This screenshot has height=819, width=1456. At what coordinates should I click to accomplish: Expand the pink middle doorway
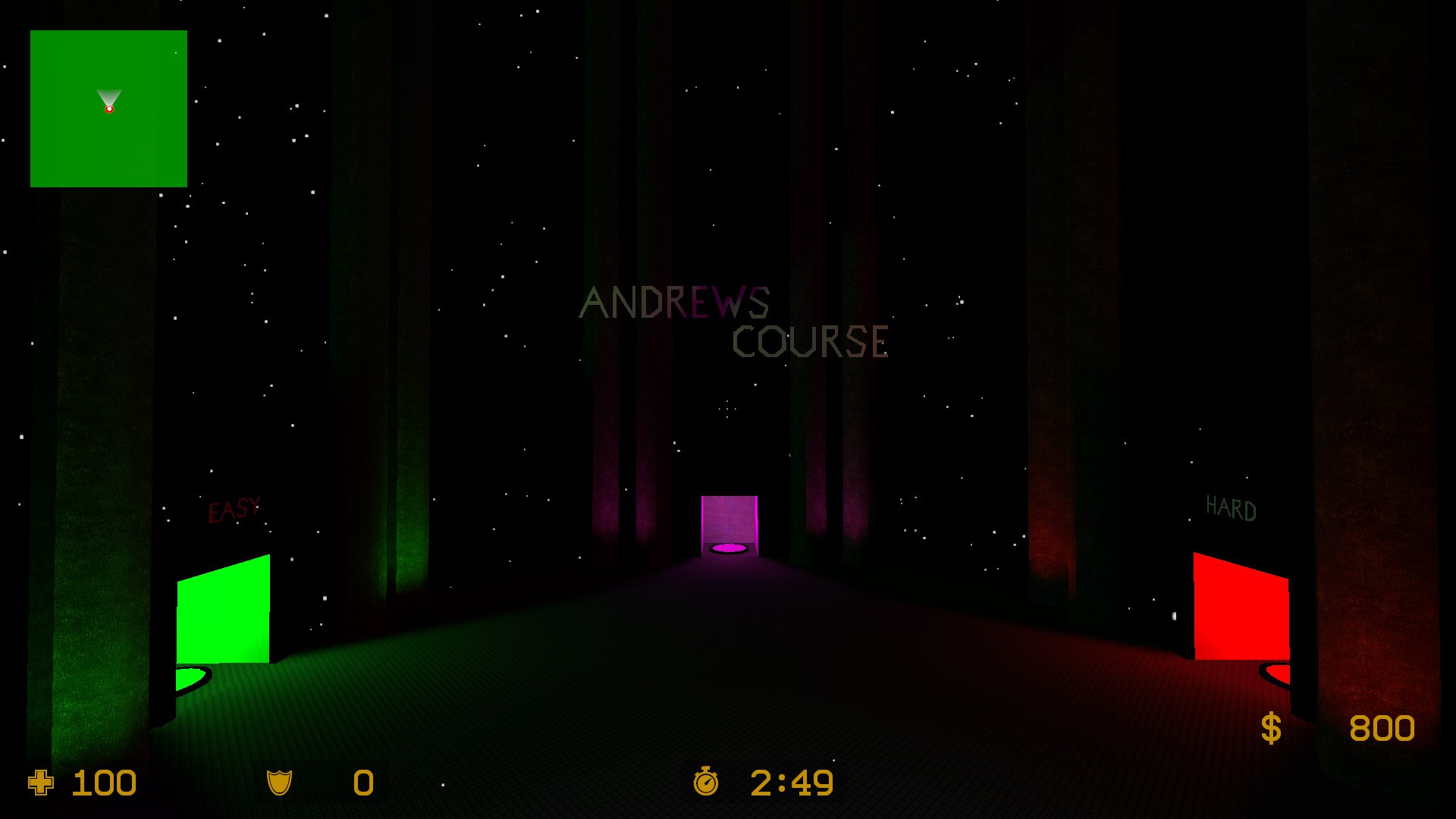pos(729,523)
